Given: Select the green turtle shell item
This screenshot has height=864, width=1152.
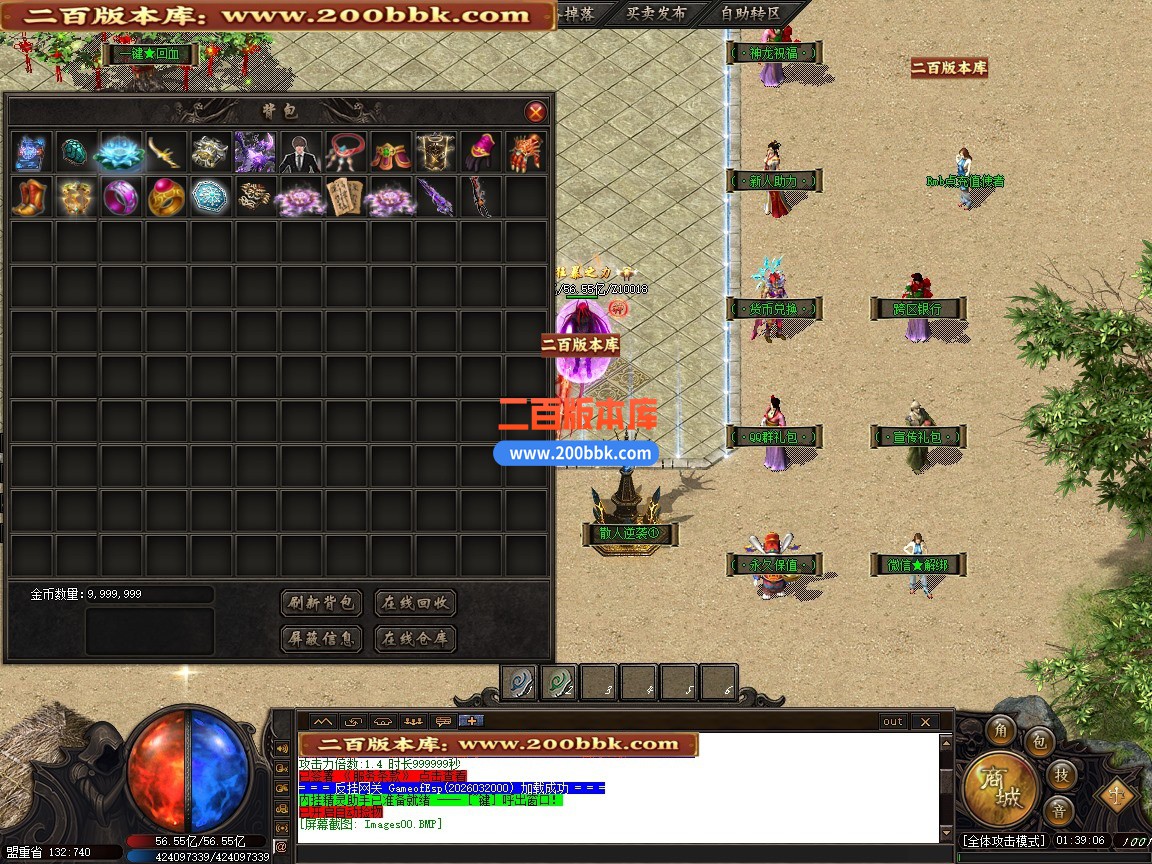Looking at the screenshot, I should click(x=75, y=152).
